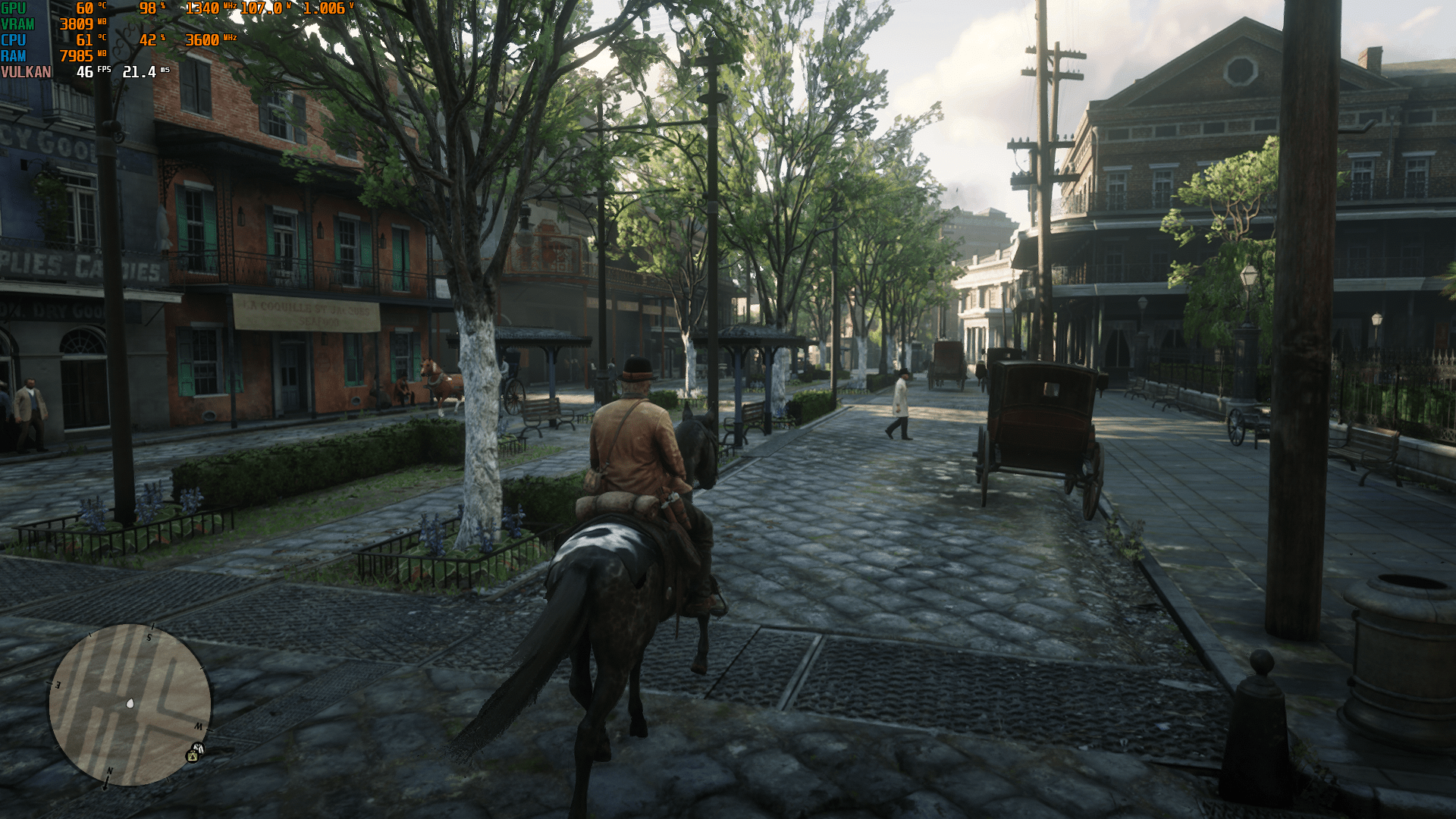
Task: Select the S compass marker on the minimap
Action: [149, 638]
